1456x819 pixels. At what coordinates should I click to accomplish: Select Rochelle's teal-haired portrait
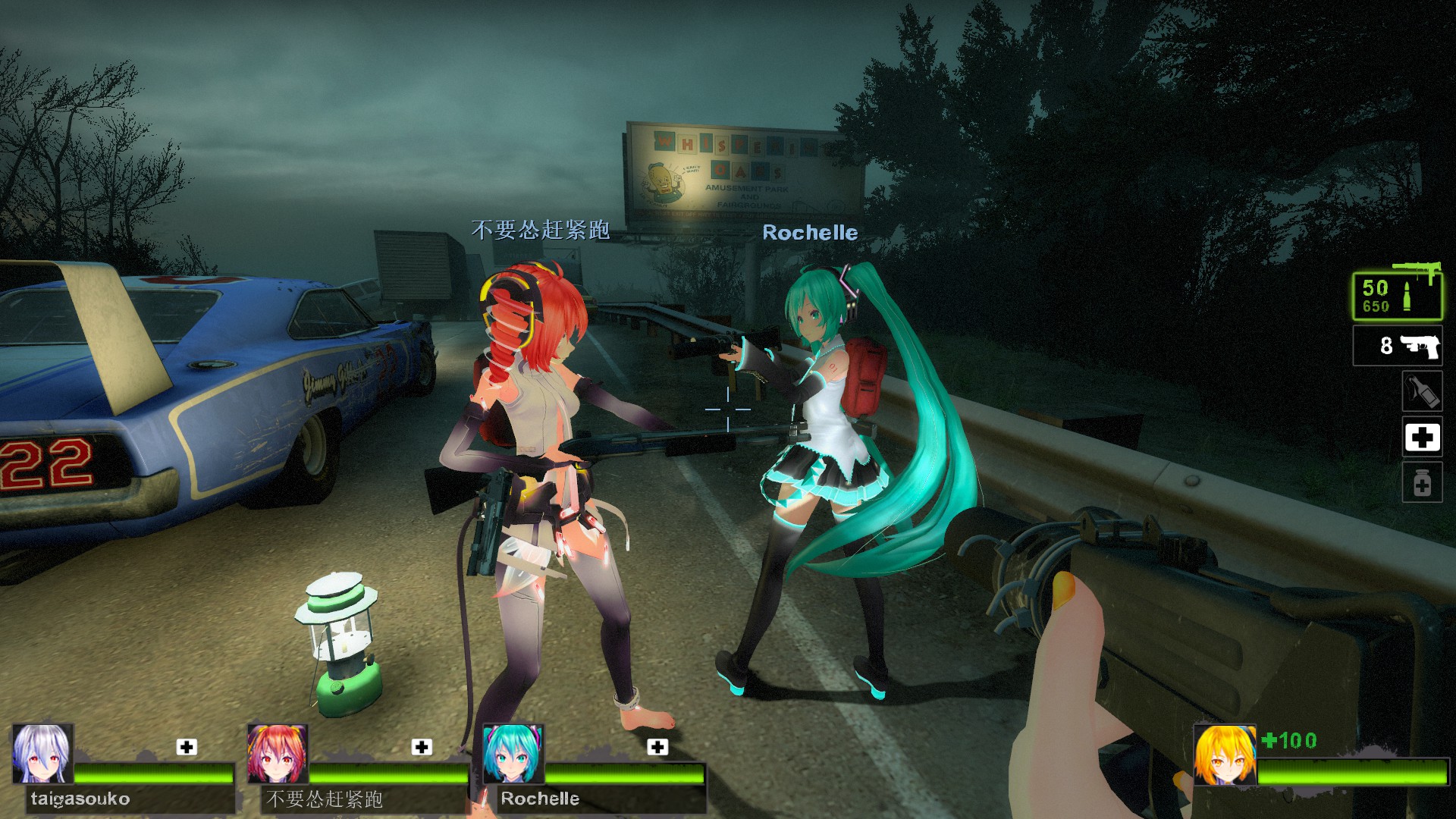click(x=513, y=754)
